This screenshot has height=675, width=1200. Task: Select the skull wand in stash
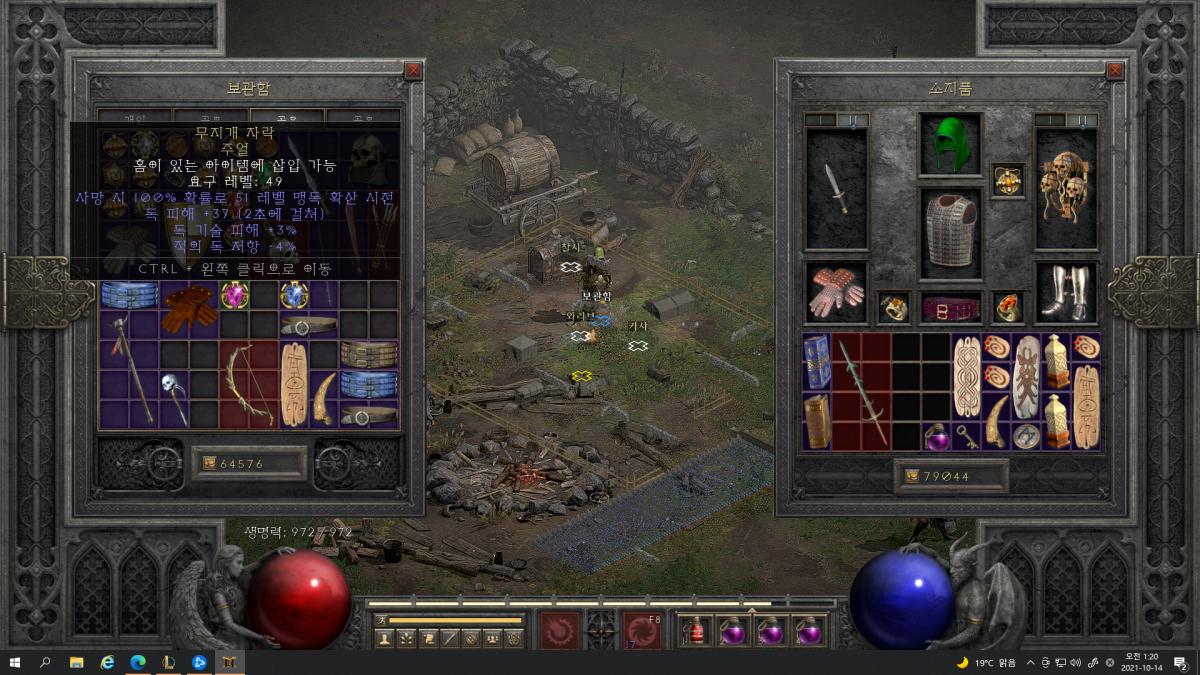point(176,393)
